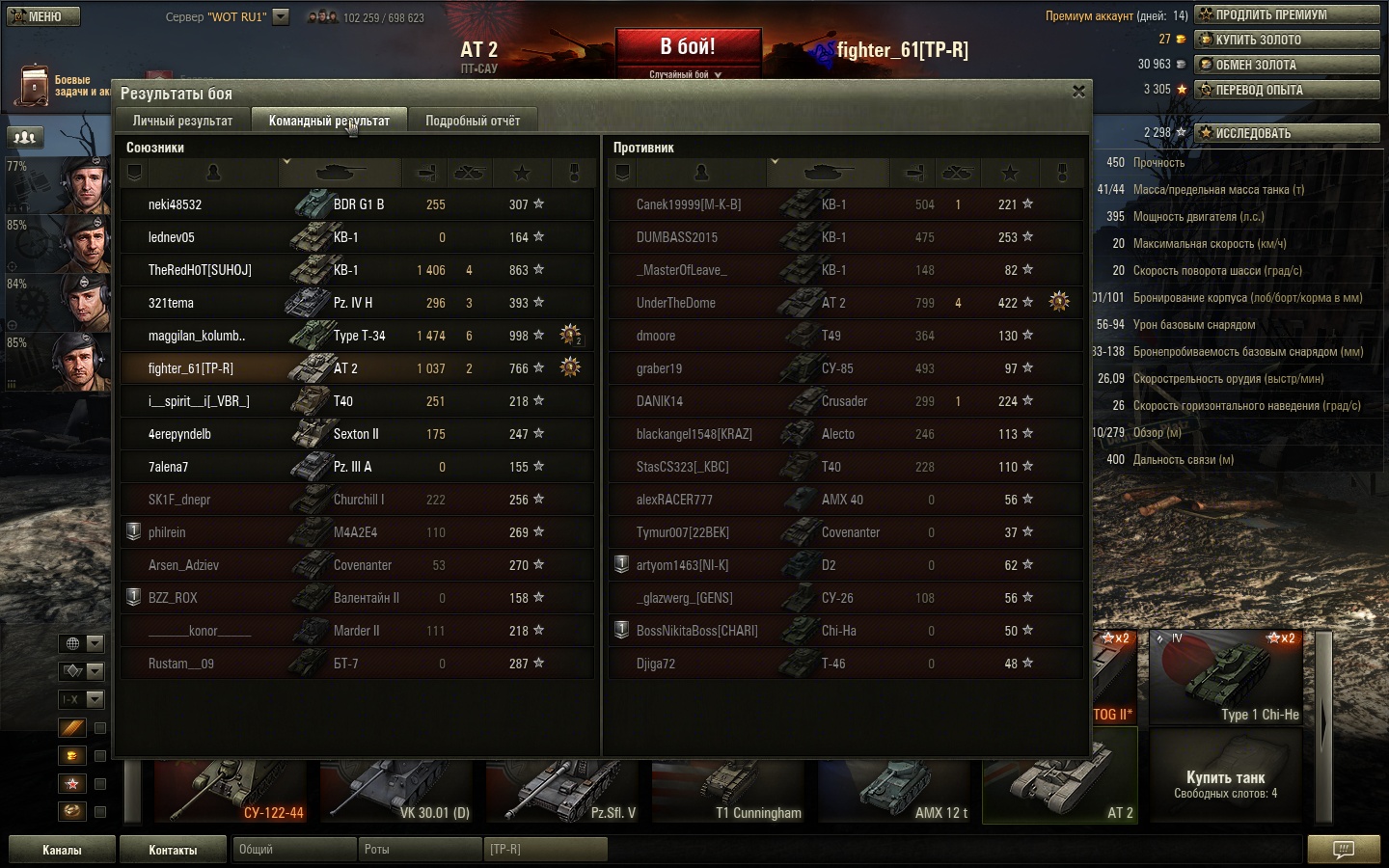The height and width of the screenshot is (868, 1389).
Task: Select enemy player UnderTheDome row
Action: point(845,303)
